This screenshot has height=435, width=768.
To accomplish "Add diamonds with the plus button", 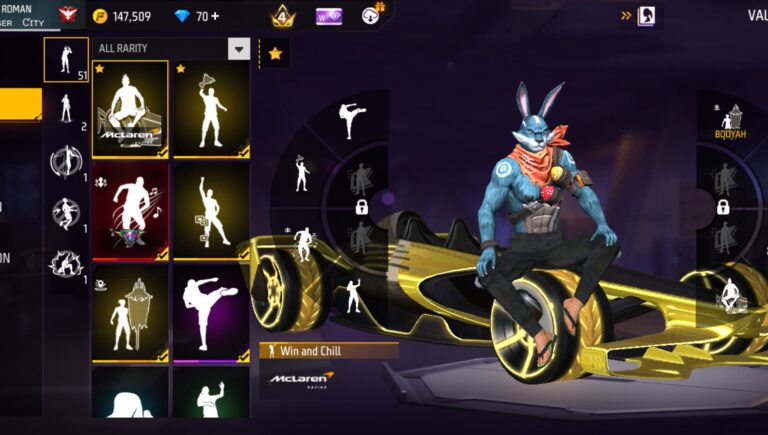I will point(216,16).
